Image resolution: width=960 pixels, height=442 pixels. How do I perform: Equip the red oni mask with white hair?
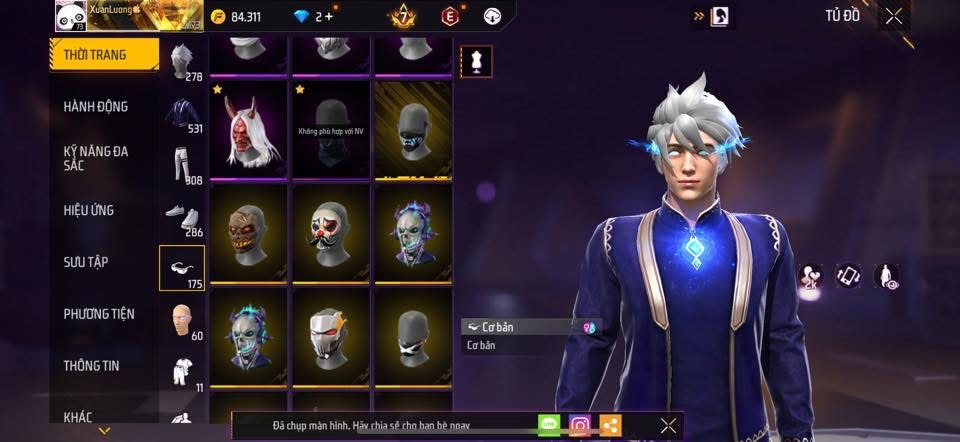point(249,132)
